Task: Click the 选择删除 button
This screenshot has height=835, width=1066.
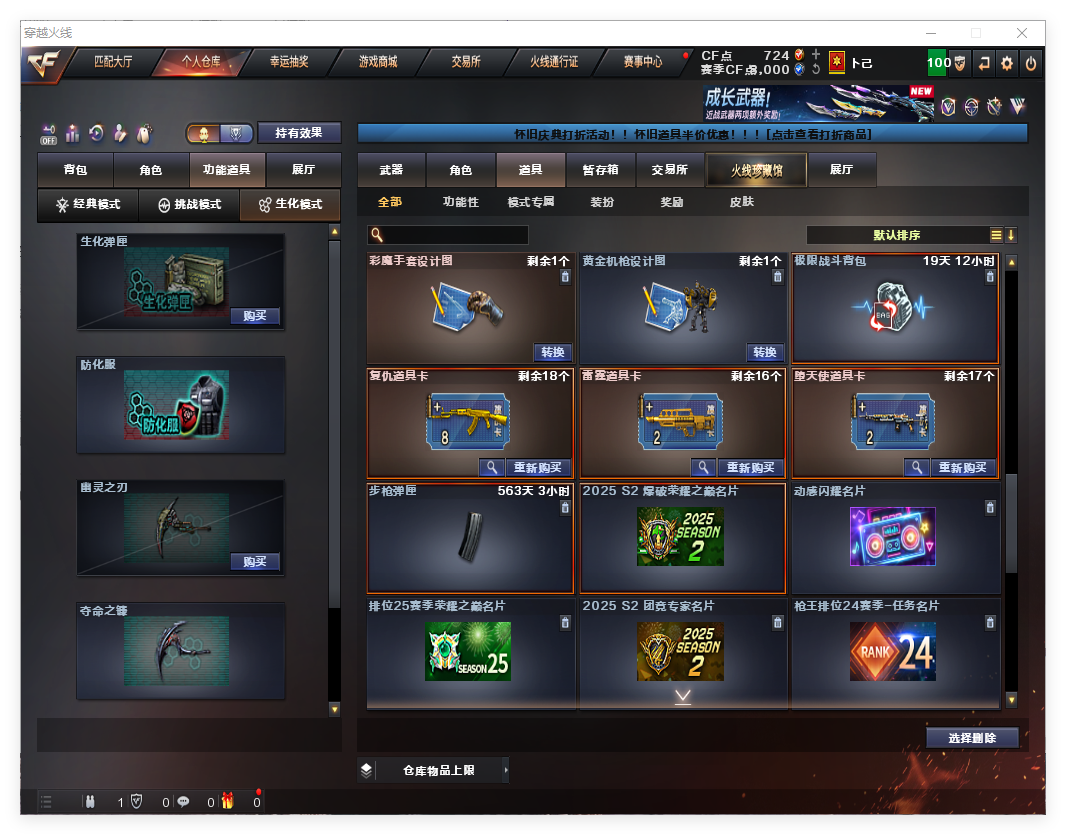Action: pos(971,738)
